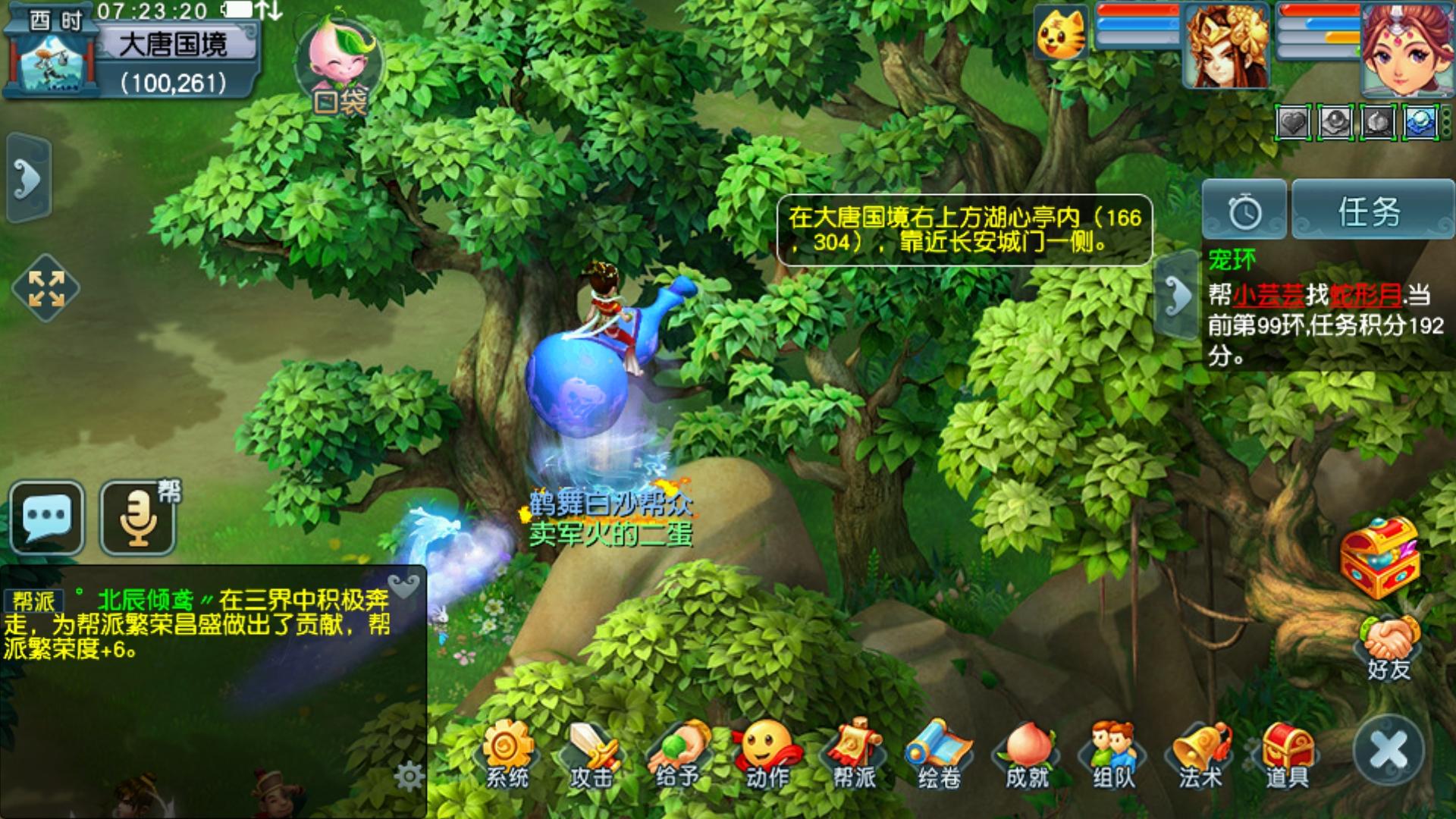Image resolution: width=1456 pixels, height=819 pixels.
Task: Close the bottom menu with the X button
Action: (1389, 750)
